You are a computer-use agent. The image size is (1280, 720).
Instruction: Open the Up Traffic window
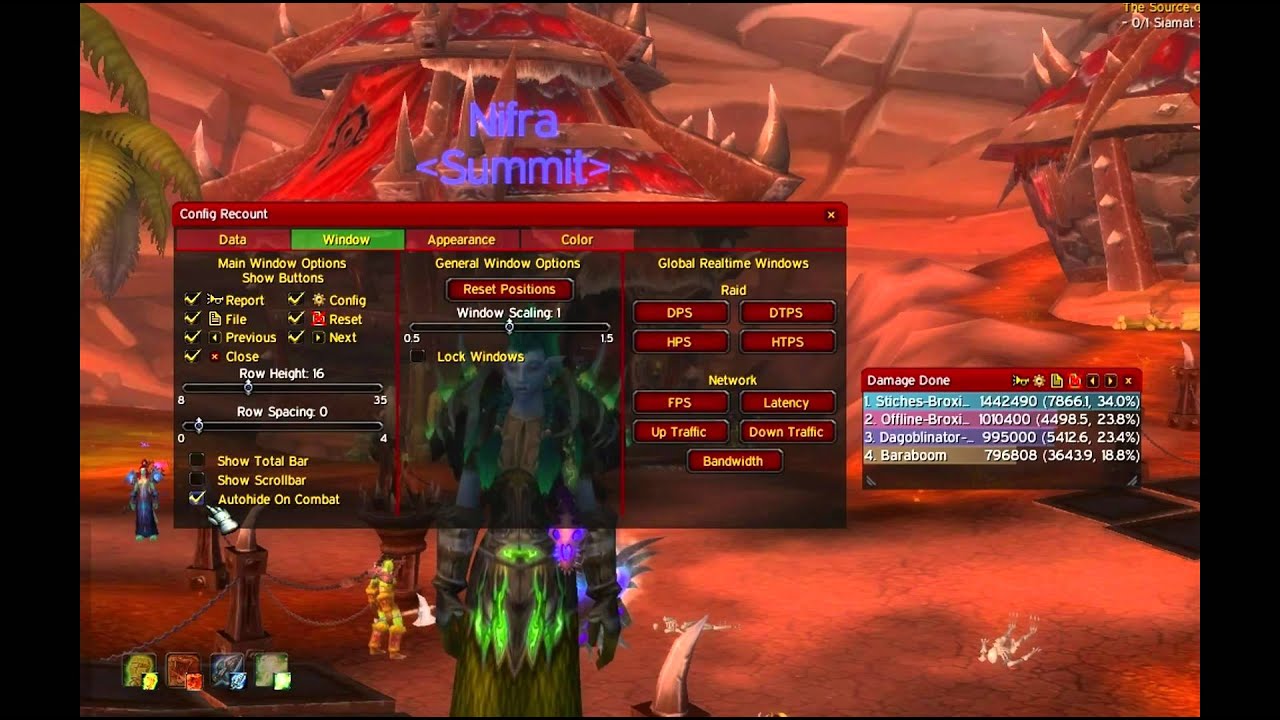[x=679, y=432]
